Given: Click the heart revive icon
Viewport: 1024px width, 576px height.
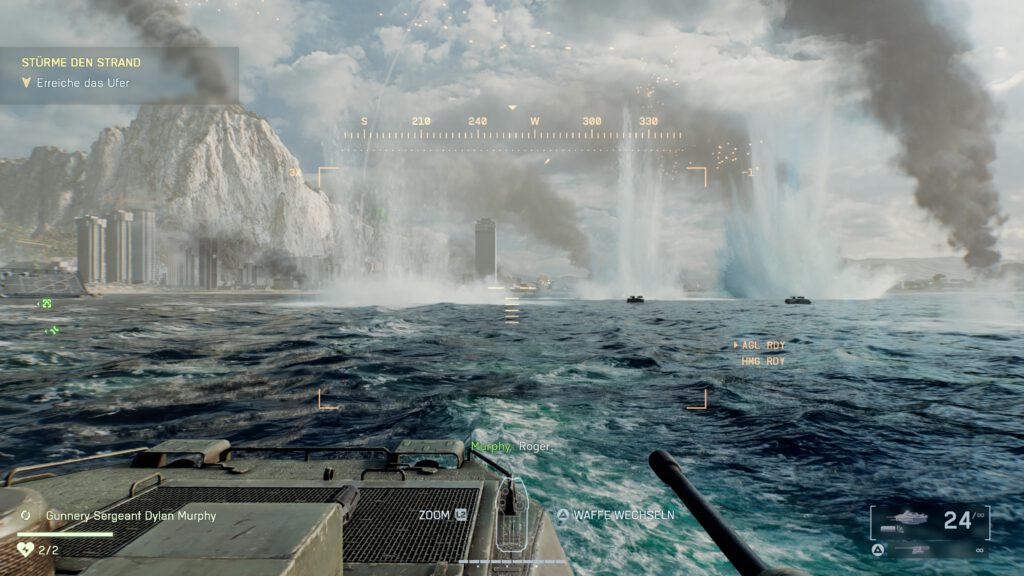Looking at the screenshot, I should [26, 549].
